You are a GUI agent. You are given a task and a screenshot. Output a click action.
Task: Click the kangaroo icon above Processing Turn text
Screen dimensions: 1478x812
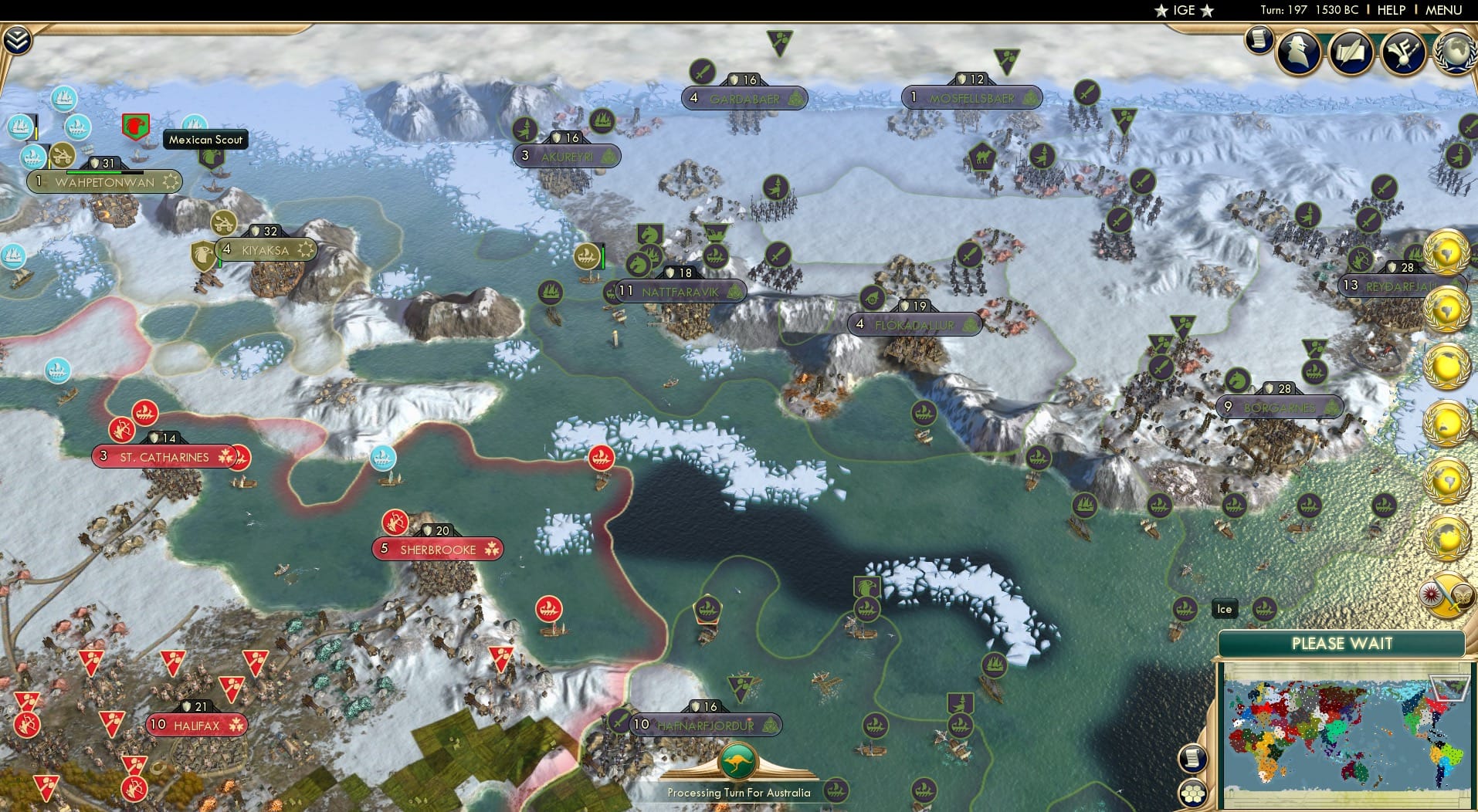(739, 761)
